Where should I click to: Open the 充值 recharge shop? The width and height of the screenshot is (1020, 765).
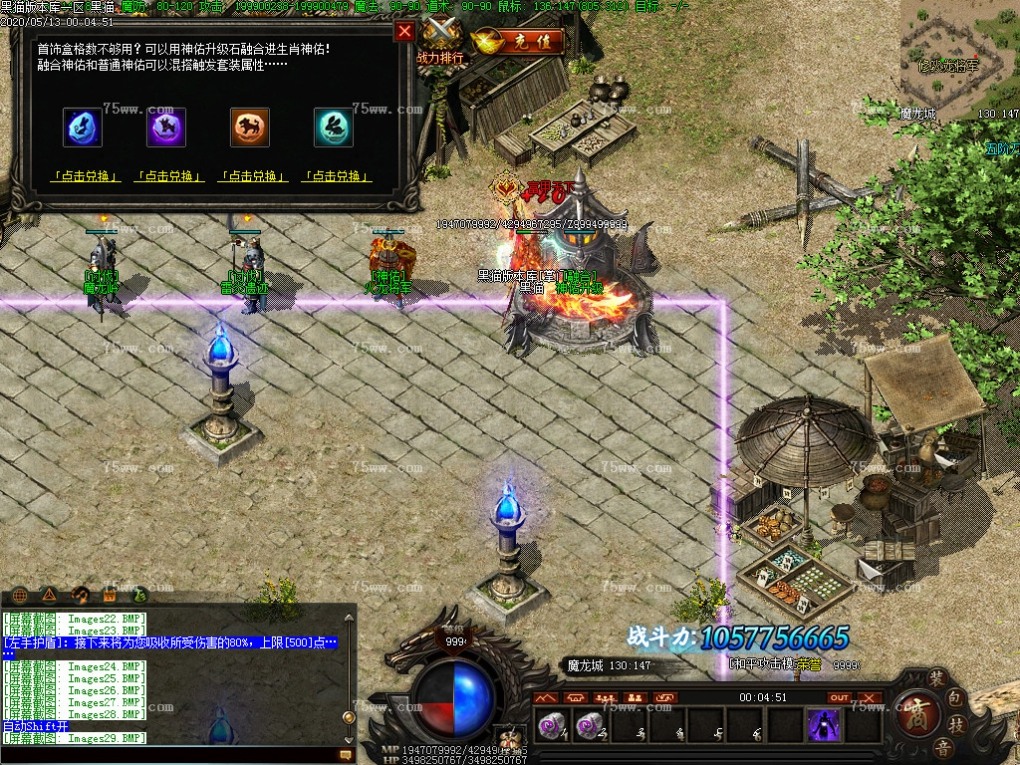click(518, 42)
